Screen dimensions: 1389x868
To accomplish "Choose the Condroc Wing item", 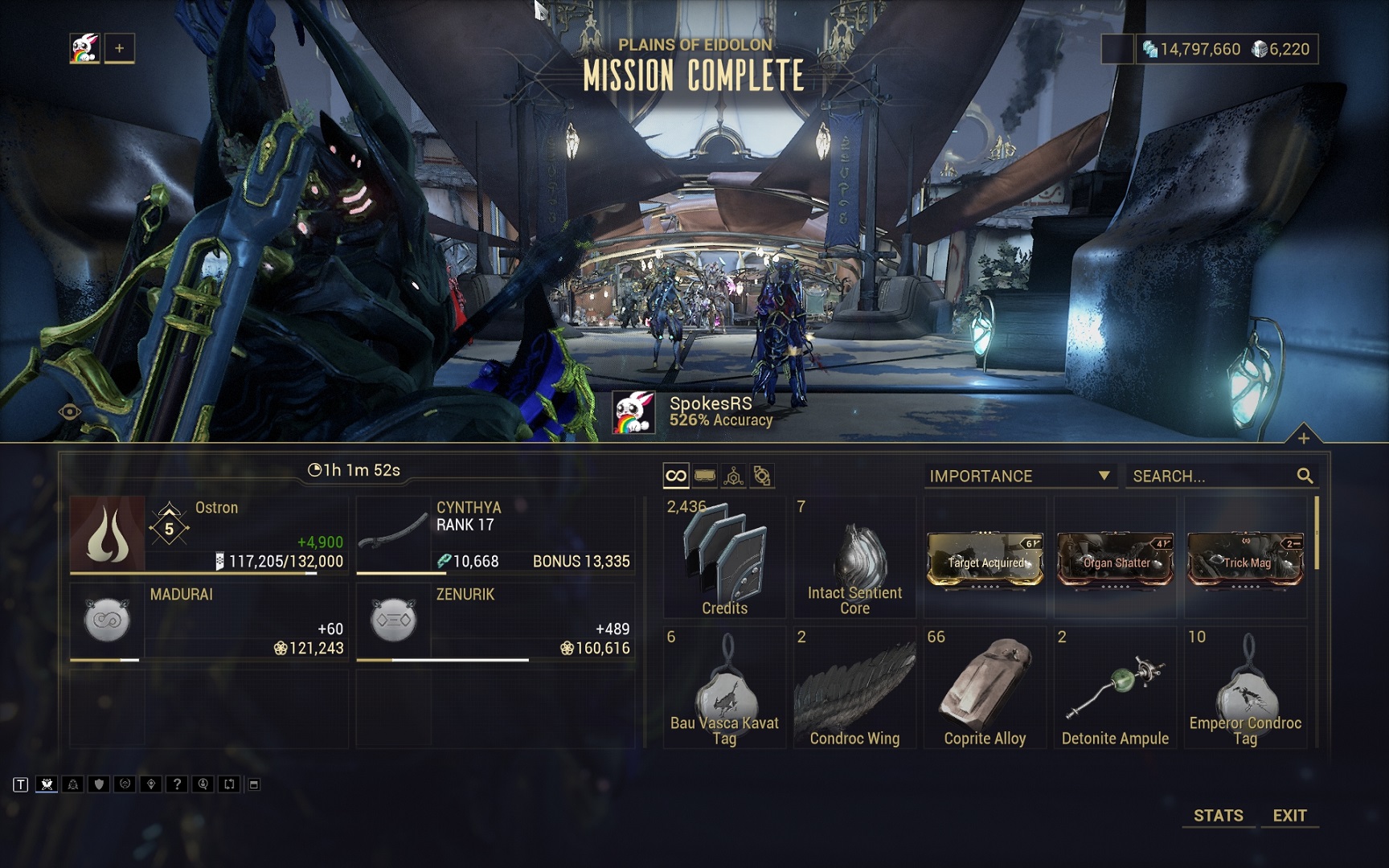I will (x=854, y=688).
